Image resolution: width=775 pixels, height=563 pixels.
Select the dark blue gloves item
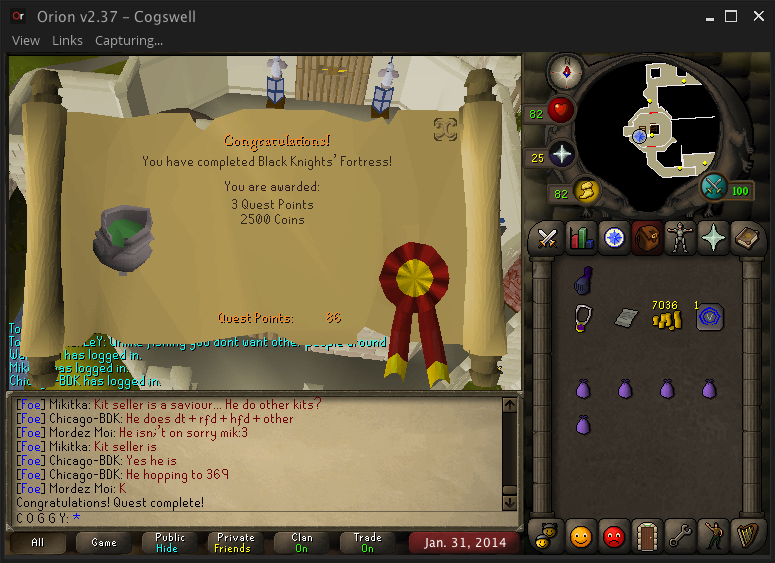coord(585,282)
